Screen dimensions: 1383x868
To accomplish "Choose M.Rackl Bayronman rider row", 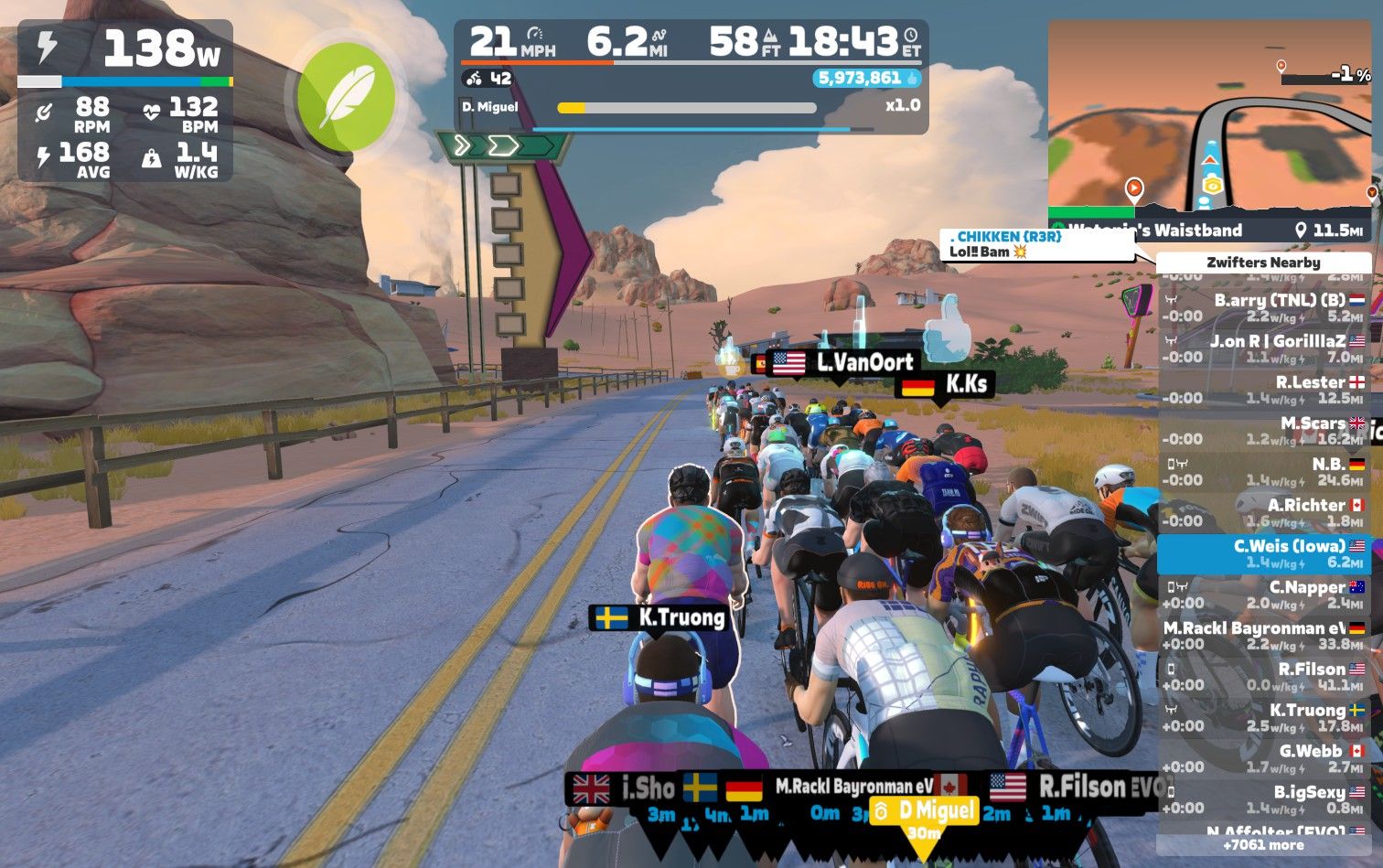I will pyautogui.click(x=1263, y=636).
